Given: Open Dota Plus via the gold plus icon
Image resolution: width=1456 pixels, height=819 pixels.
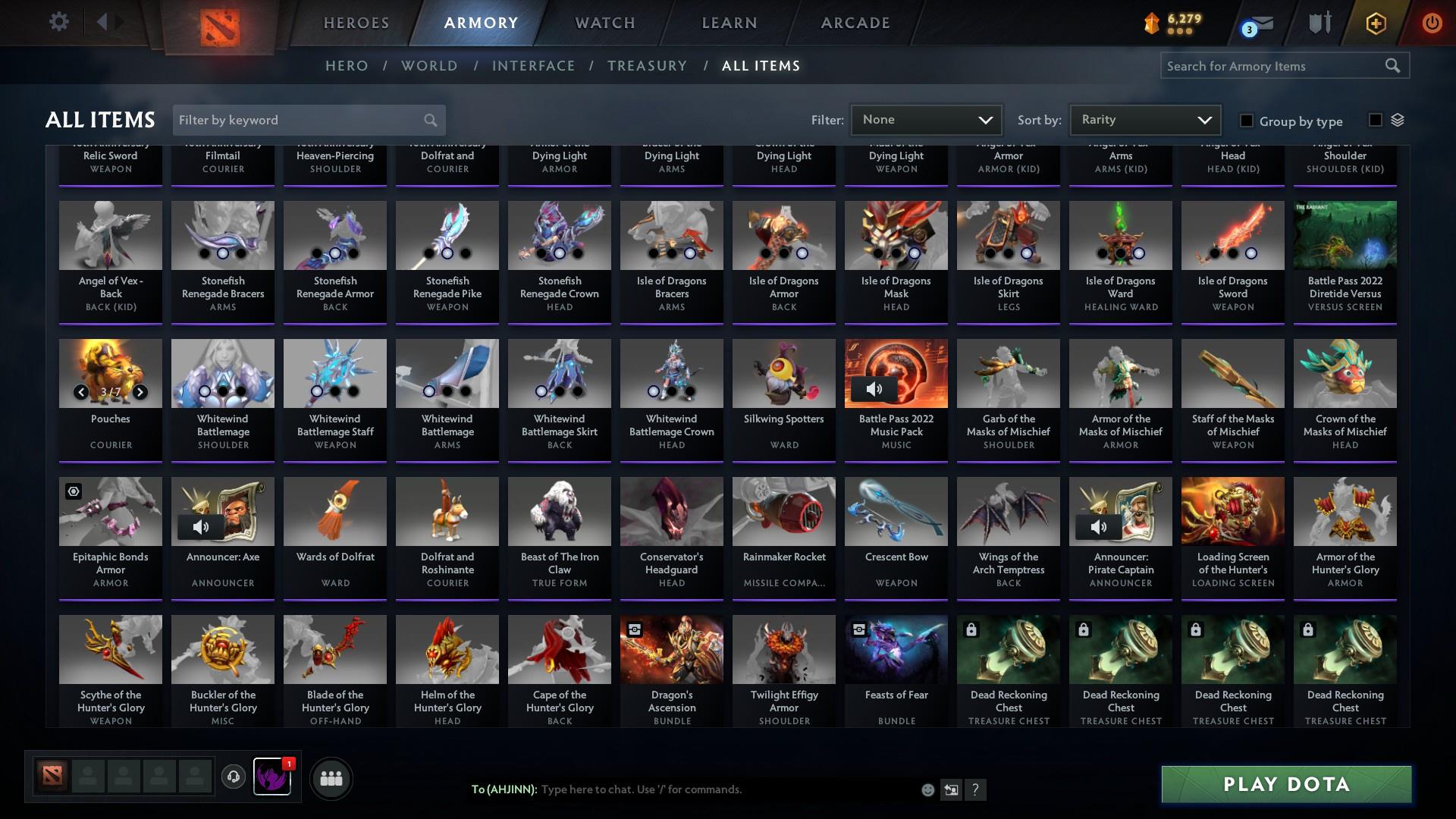Looking at the screenshot, I should click(1375, 22).
